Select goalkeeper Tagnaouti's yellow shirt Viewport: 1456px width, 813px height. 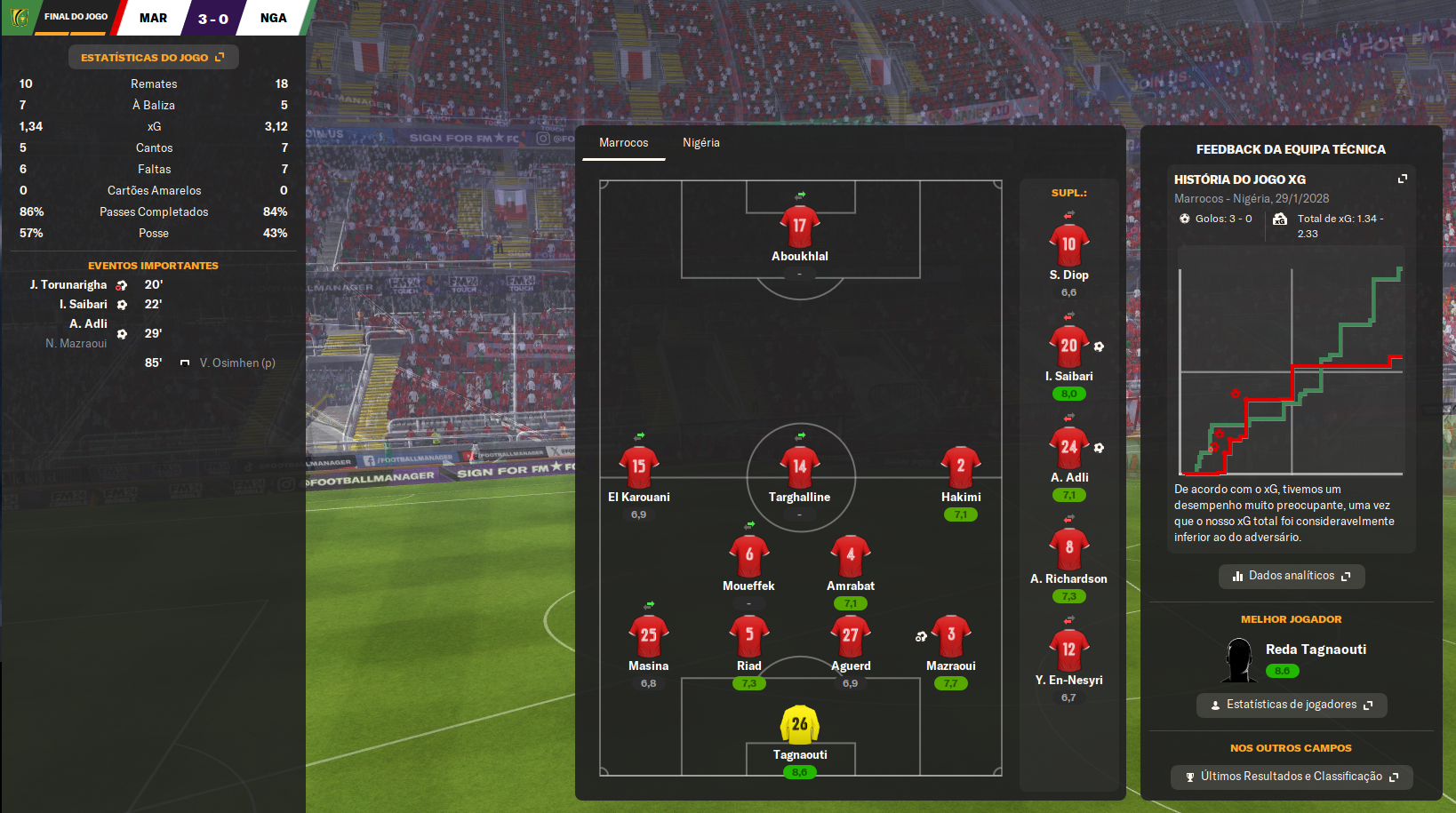(x=799, y=725)
